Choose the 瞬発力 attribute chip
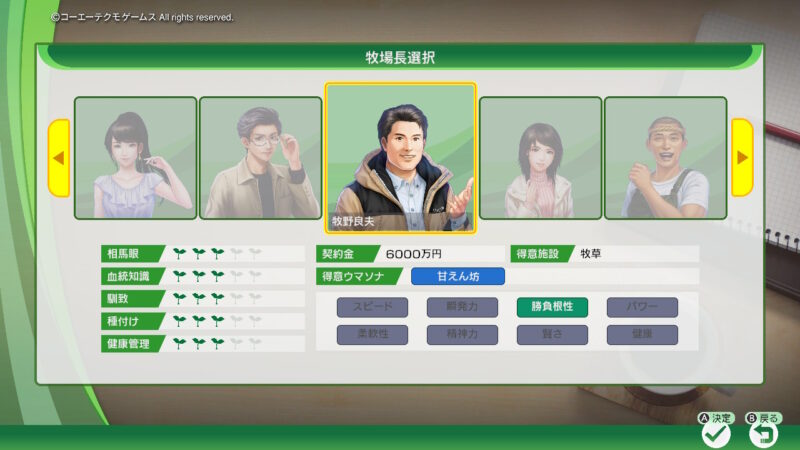The height and width of the screenshot is (450, 800). 462,307
